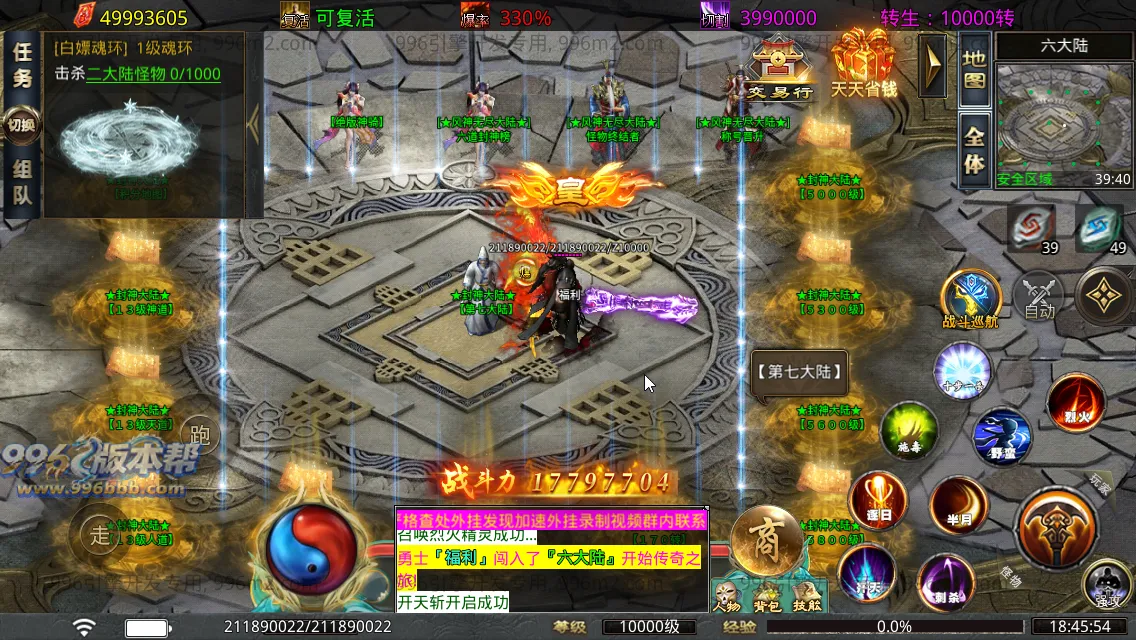Image resolution: width=1136 pixels, height=640 pixels.
Task: Switch to the 任务 quest tab
Action: pos(22,65)
